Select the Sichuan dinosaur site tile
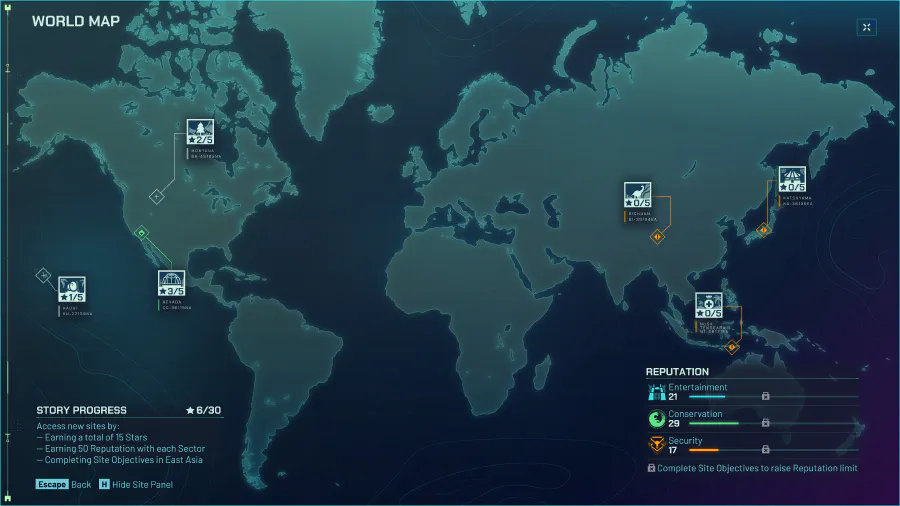The height and width of the screenshot is (506, 900). click(x=638, y=195)
